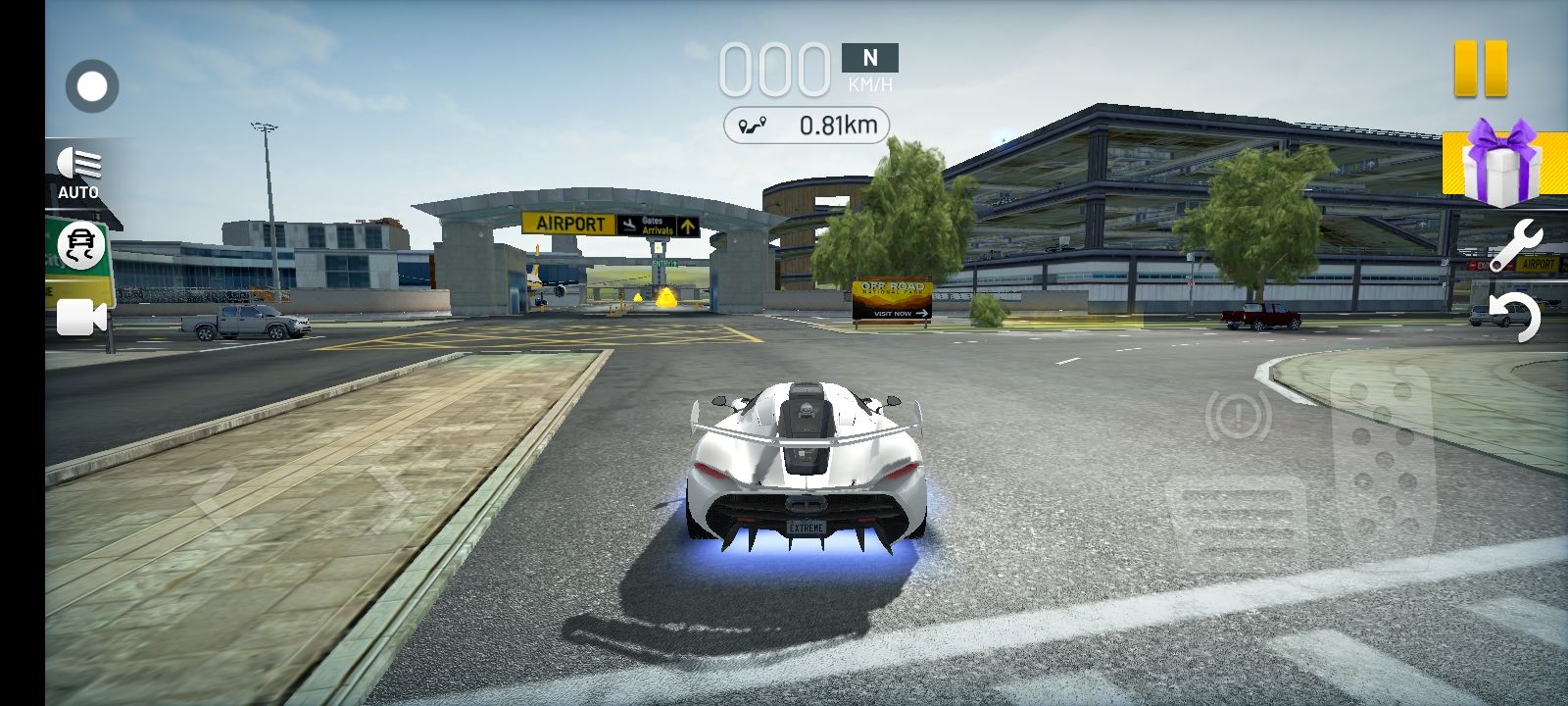
Task: Open the wrench tuning menu
Action: click(x=1518, y=244)
